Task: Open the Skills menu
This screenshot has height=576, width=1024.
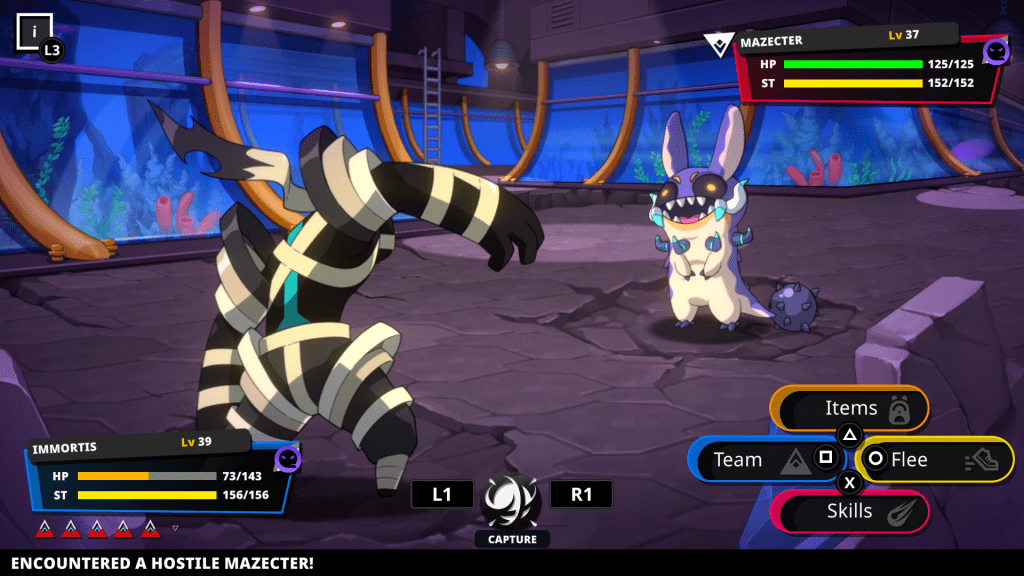Action: [850, 512]
